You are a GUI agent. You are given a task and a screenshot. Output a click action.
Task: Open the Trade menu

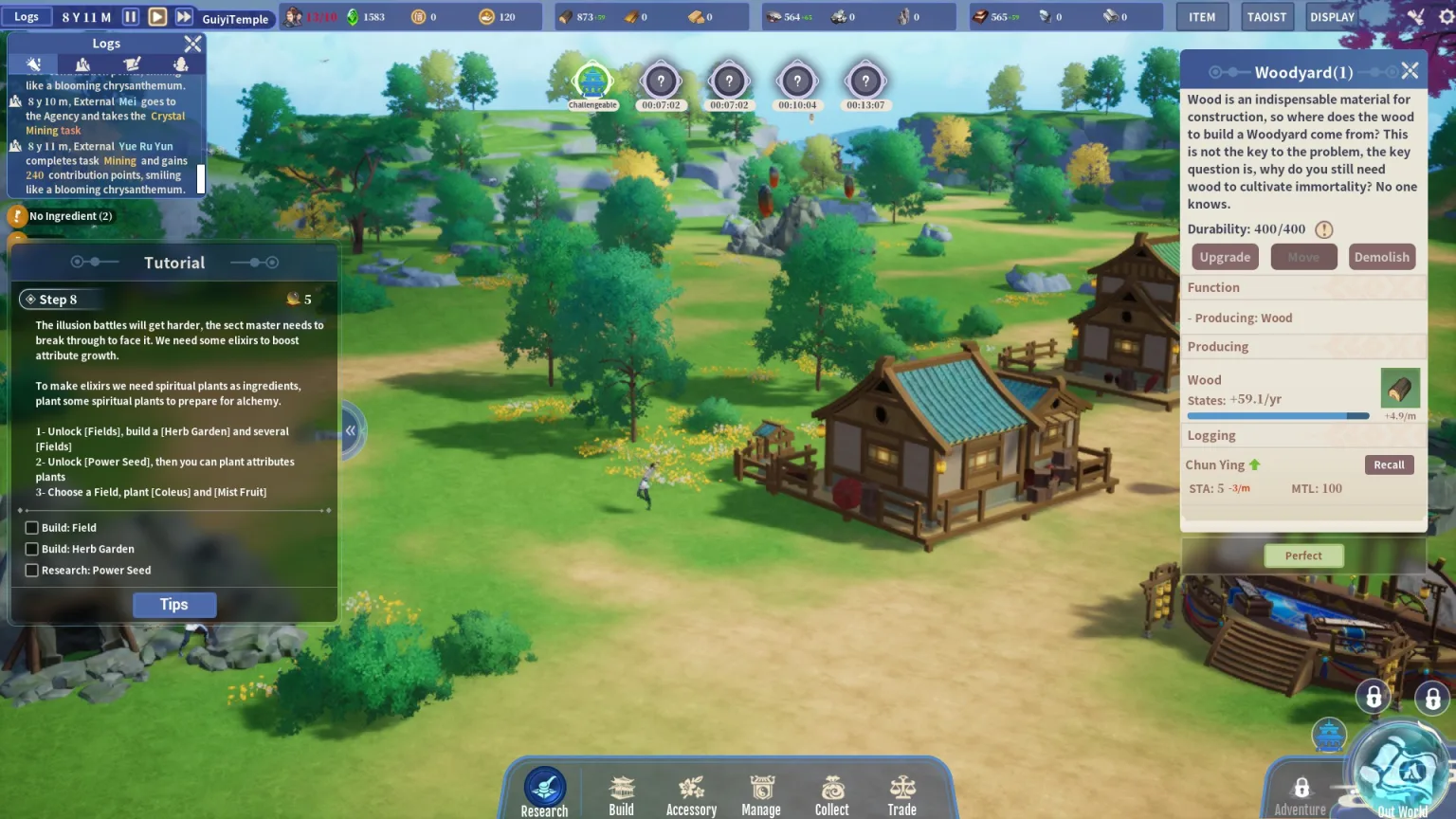pos(902,794)
